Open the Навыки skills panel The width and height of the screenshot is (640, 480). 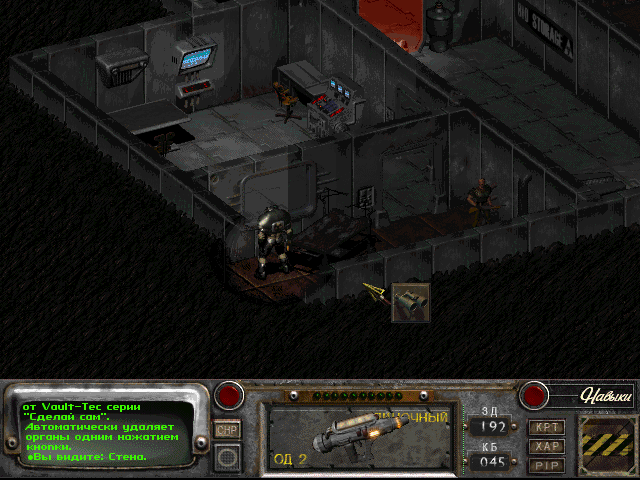pyautogui.click(x=607, y=396)
